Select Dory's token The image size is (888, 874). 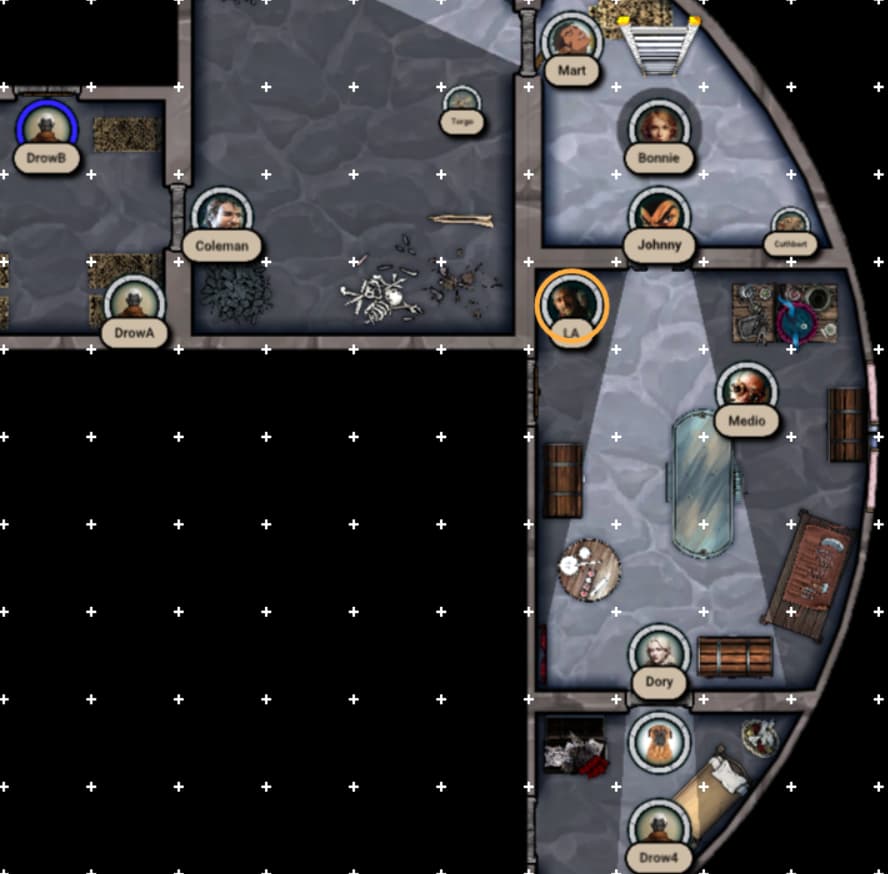tap(659, 653)
